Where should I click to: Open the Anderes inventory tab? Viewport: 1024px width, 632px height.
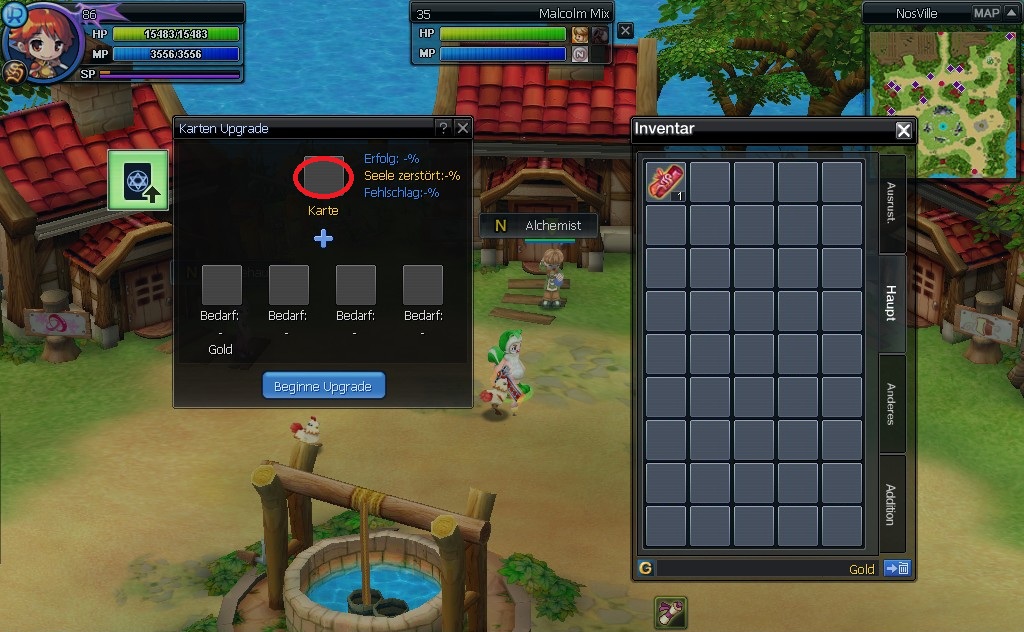pyautogui.click(x=891, y=403)
